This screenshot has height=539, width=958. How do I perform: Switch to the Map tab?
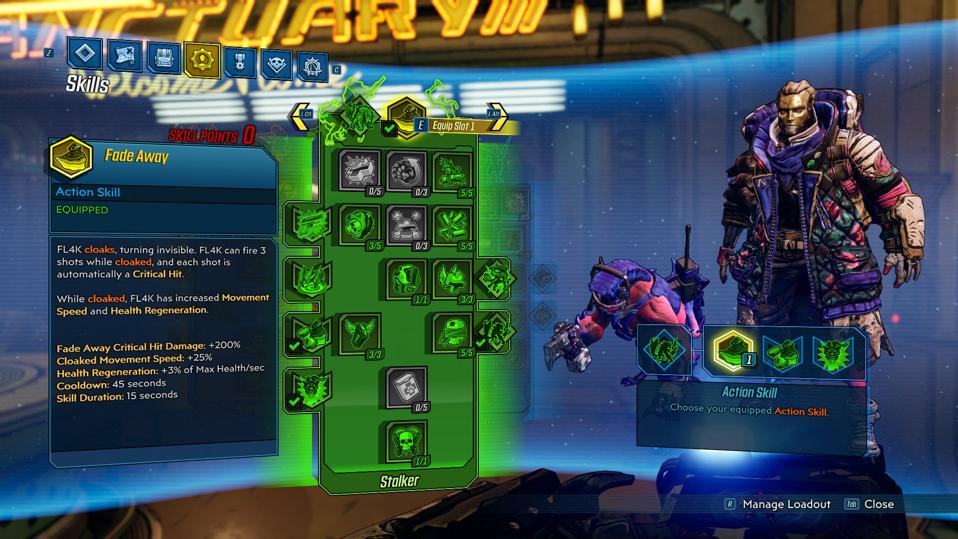click(x=124, y=57)
